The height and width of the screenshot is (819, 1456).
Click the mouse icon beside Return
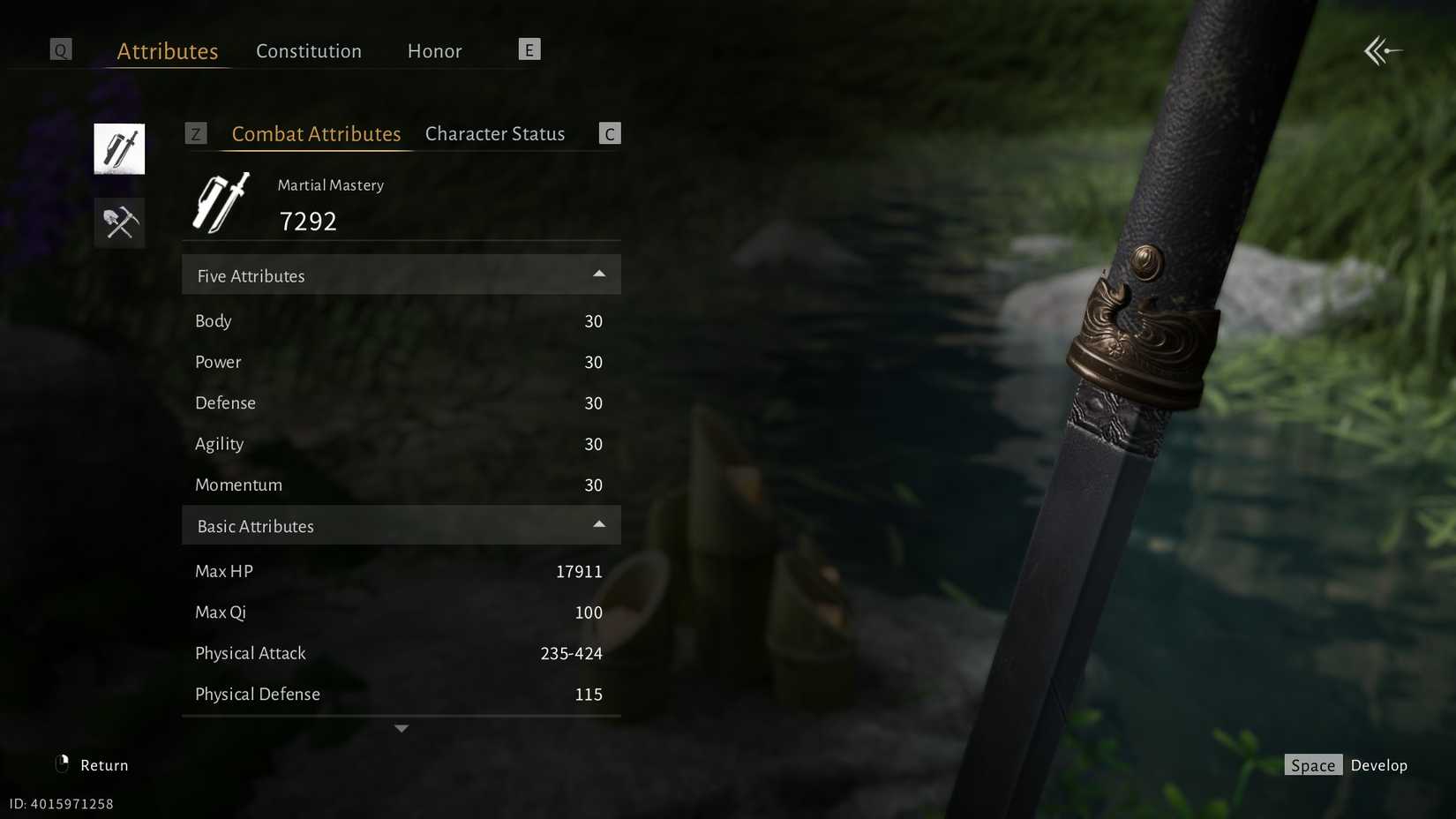[61, 764]
